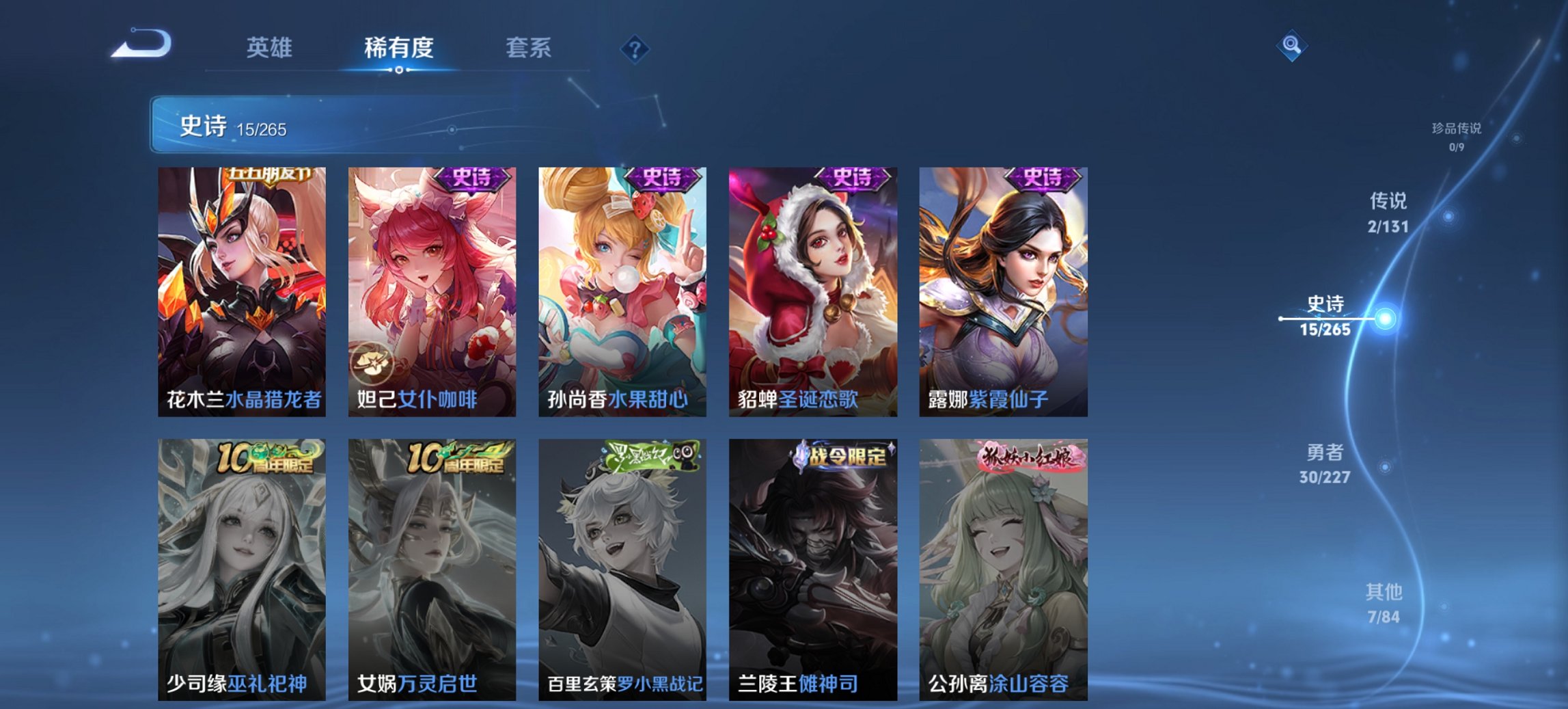Switch to the 套系 tab
Viewport: 1568px width, 709px height.
(x=529, y=49)
